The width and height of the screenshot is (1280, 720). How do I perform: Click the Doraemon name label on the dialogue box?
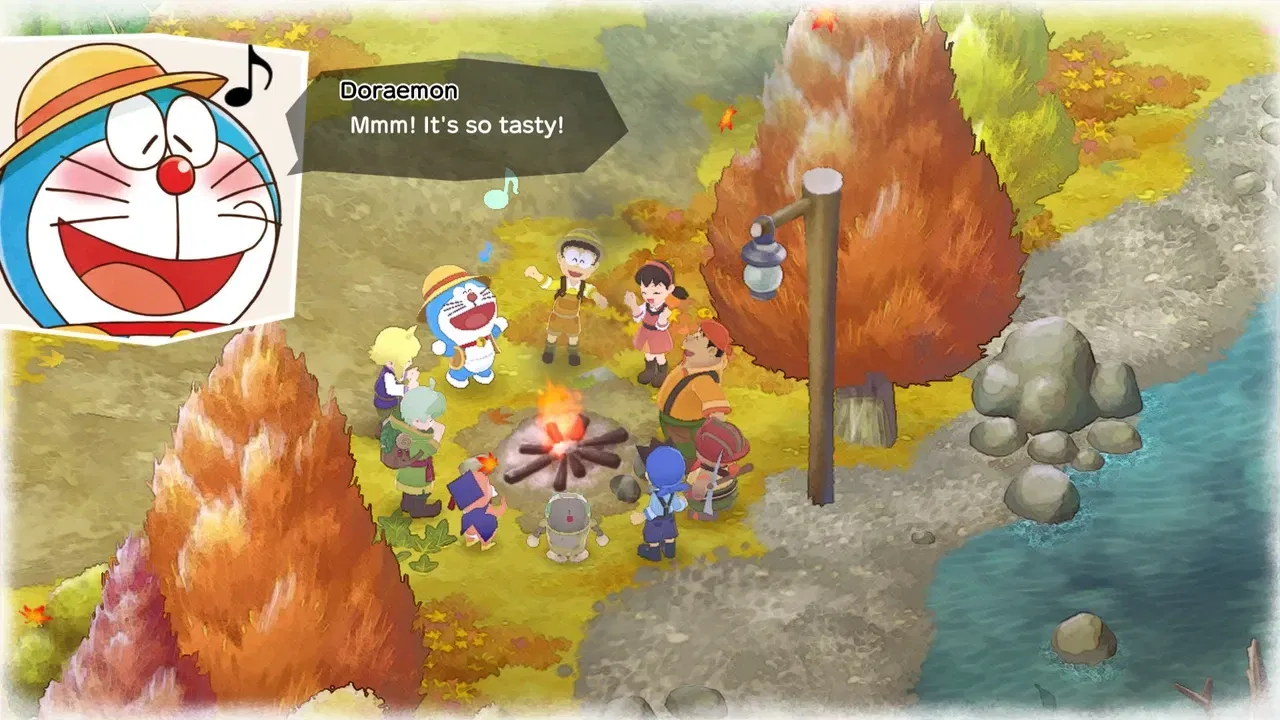click(x=397, y=91)
